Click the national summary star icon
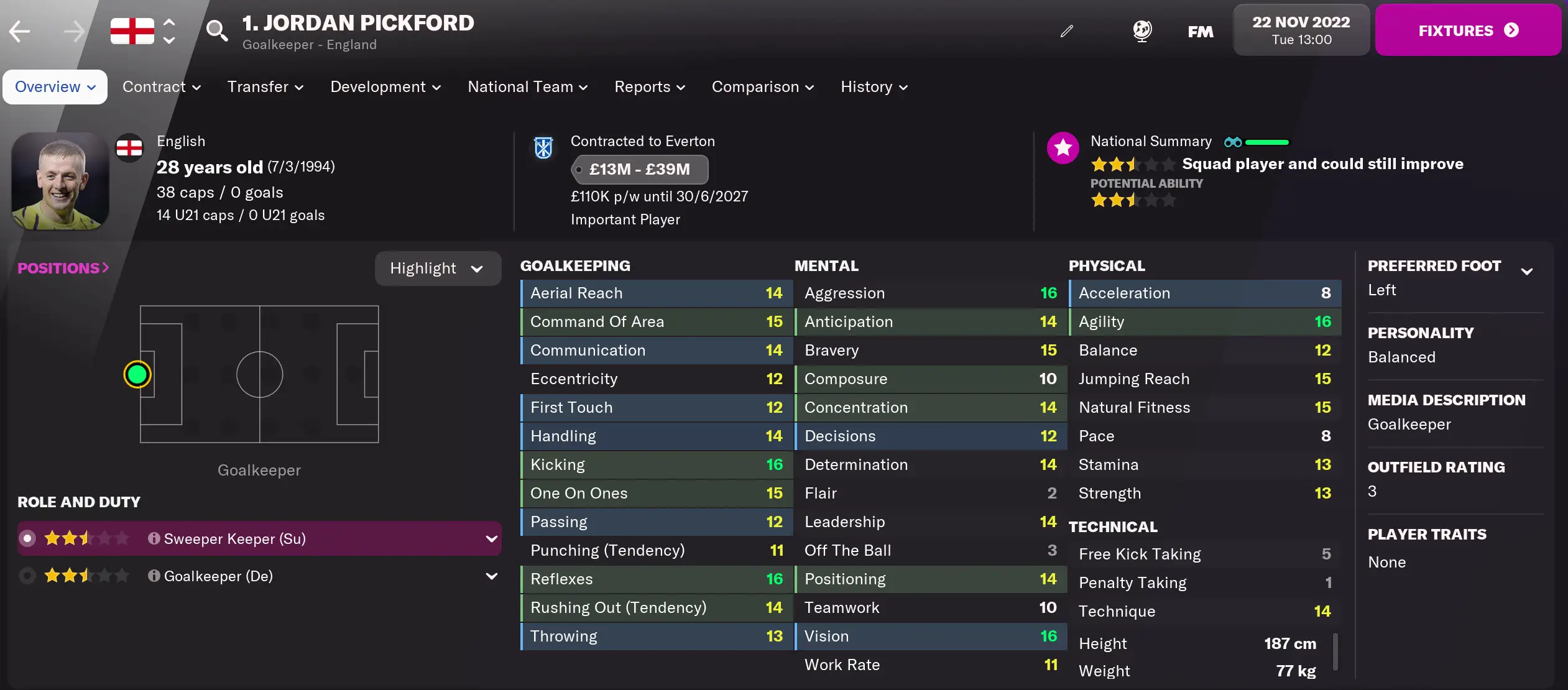 point(1063,147)
